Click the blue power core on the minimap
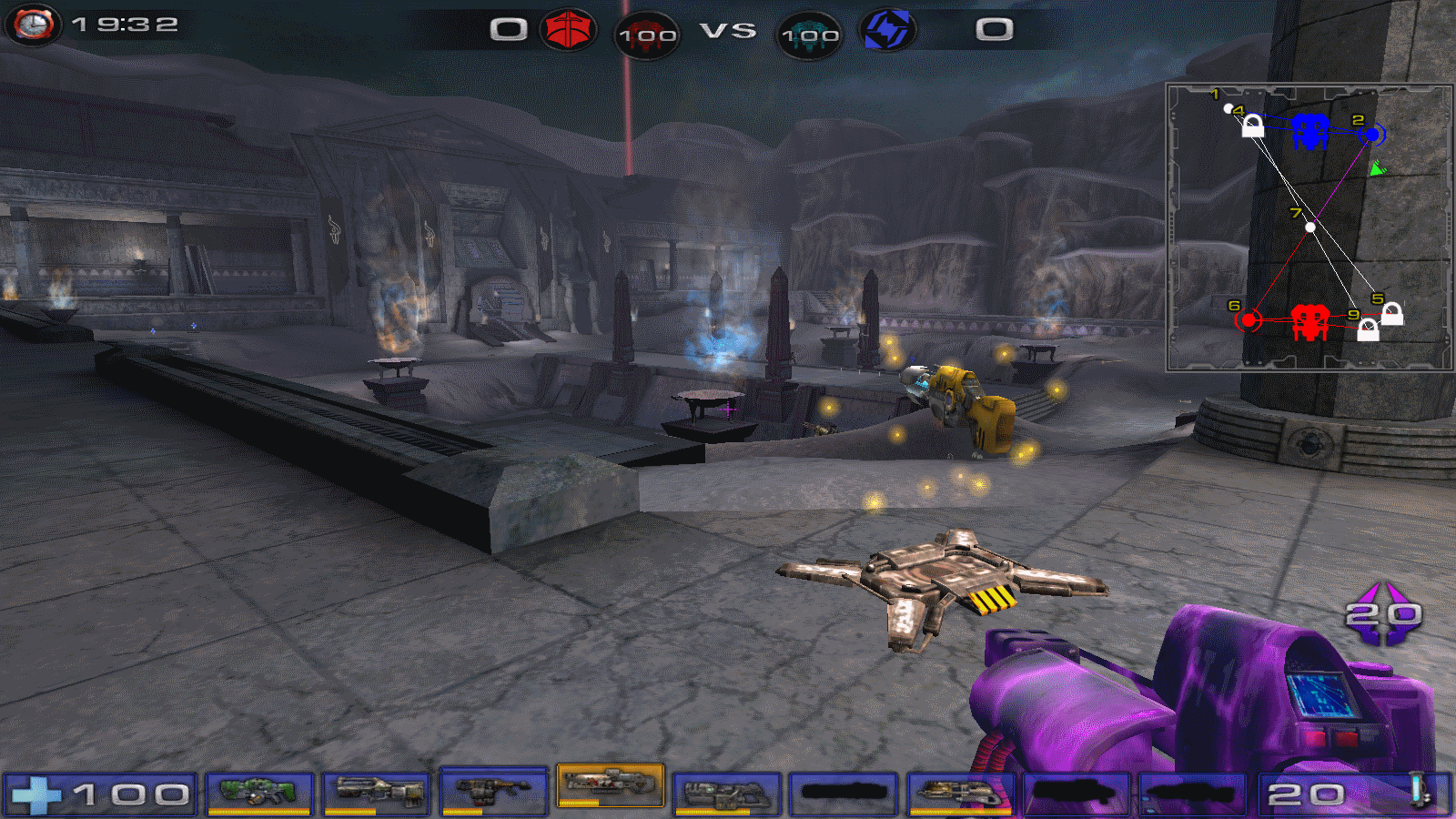Image resolution: width=1456 pixels, height=819 pixels. coord(1309,131)
